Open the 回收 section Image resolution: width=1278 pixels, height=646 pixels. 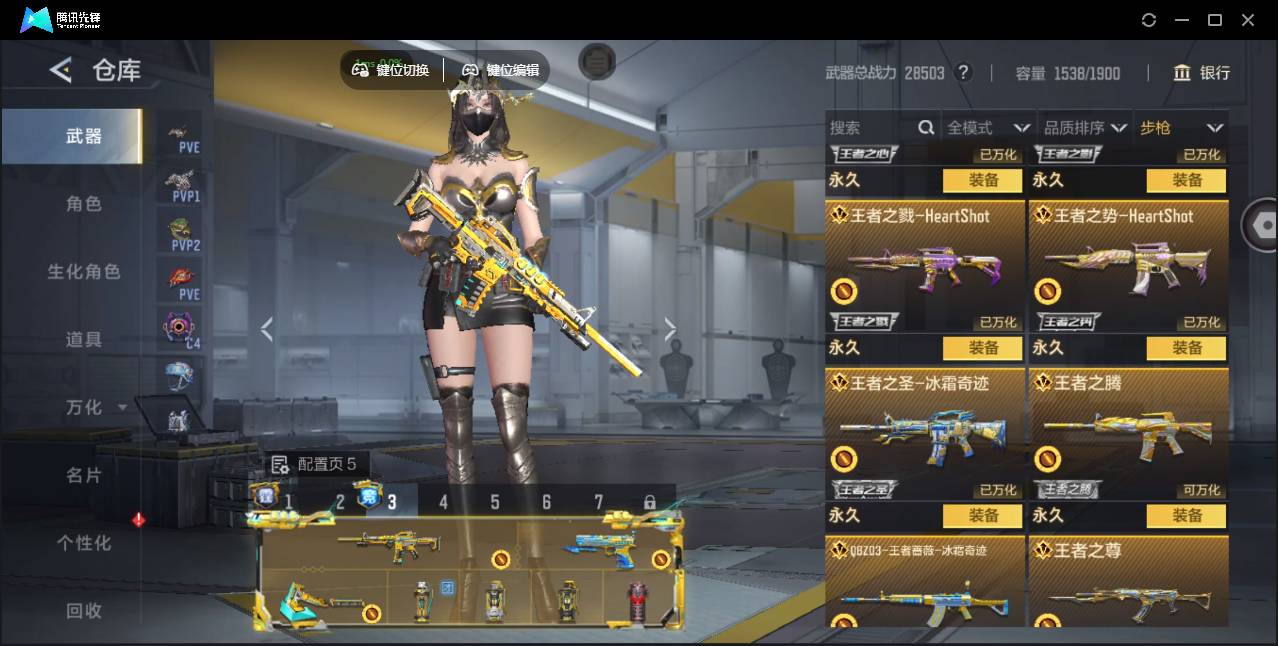[84, 610]
